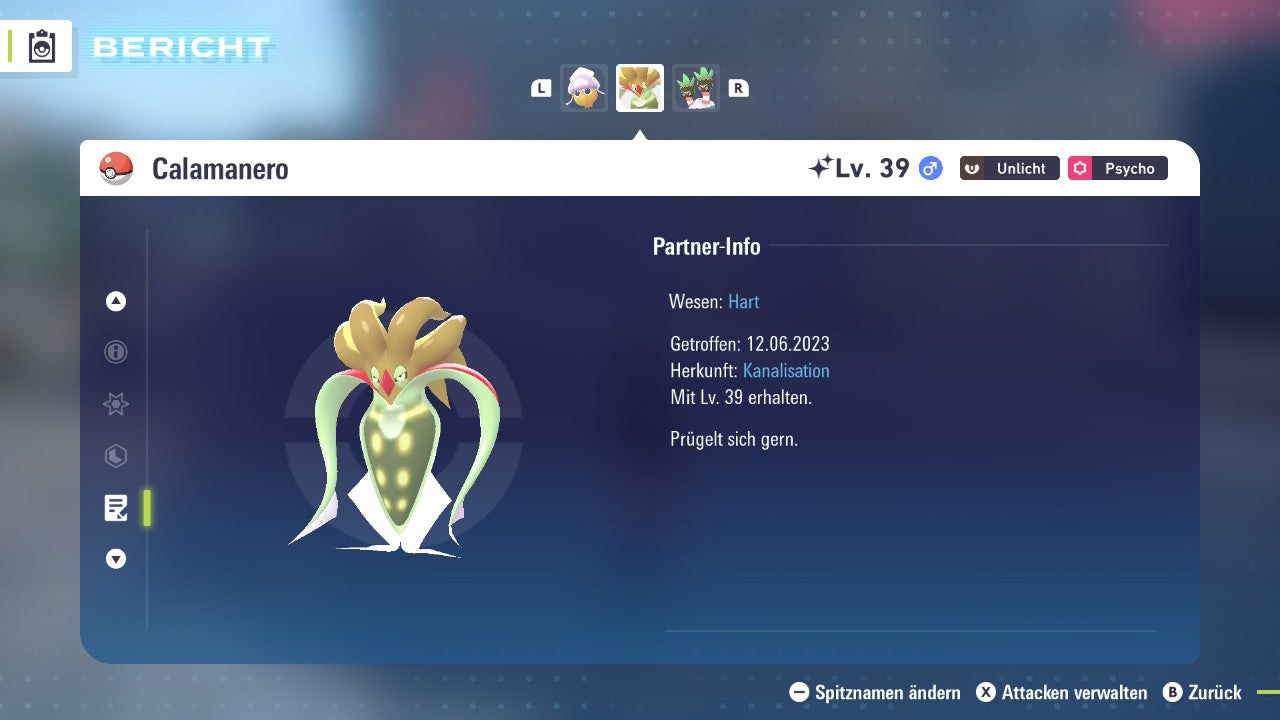1280x720 pixels.
Task: Click the down arrow below the sidebar icons
Action: (115, 559)
